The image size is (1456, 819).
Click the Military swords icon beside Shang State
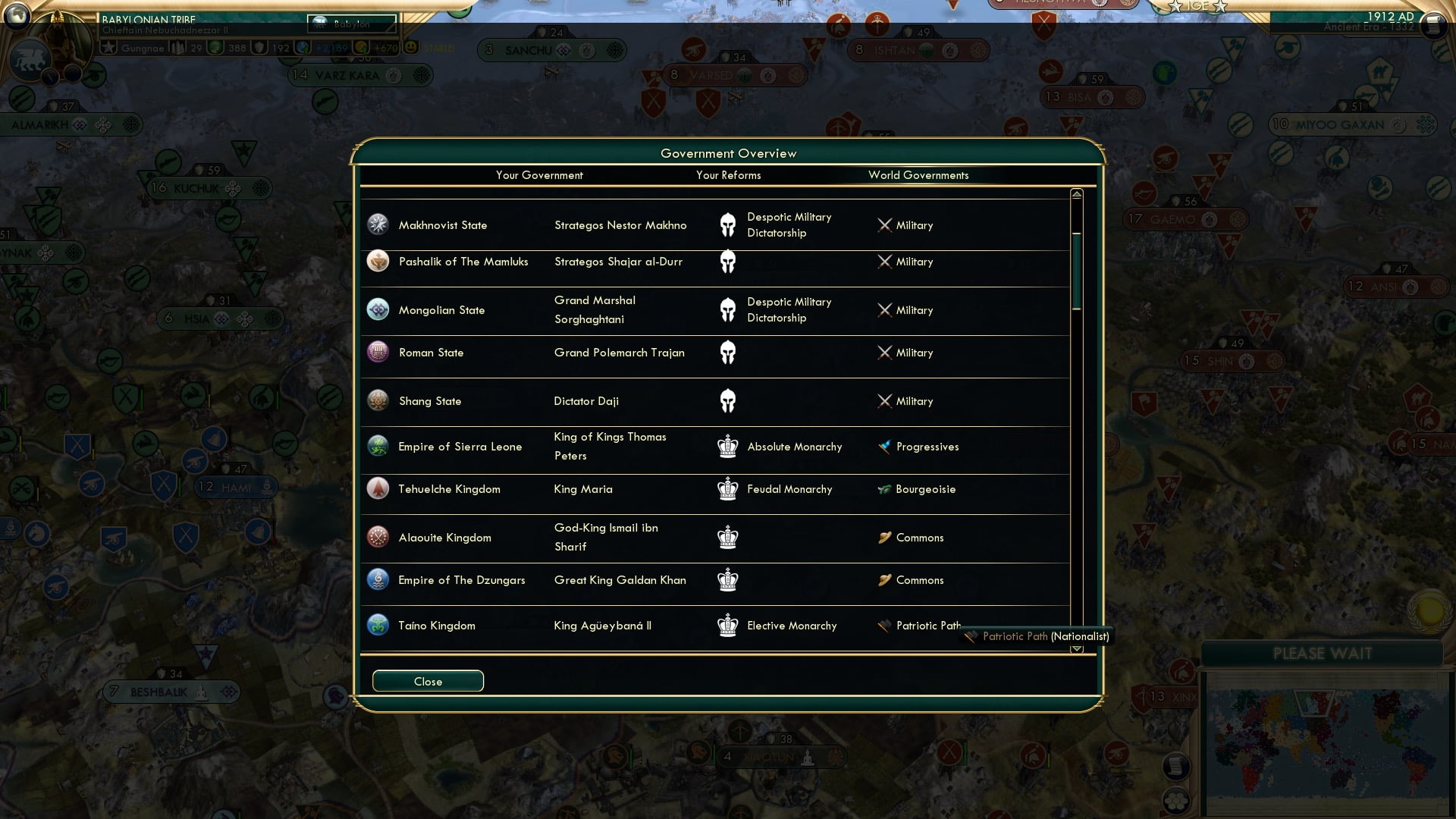click(884, 400)
